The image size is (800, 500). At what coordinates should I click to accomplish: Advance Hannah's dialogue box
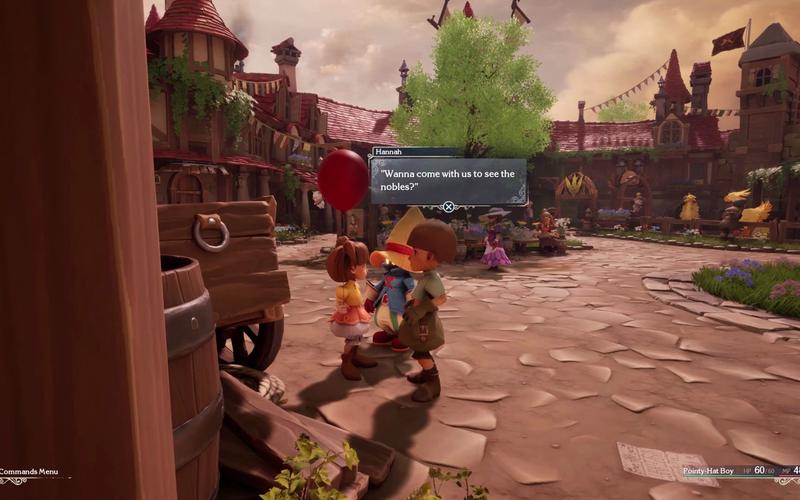(448, 207)
